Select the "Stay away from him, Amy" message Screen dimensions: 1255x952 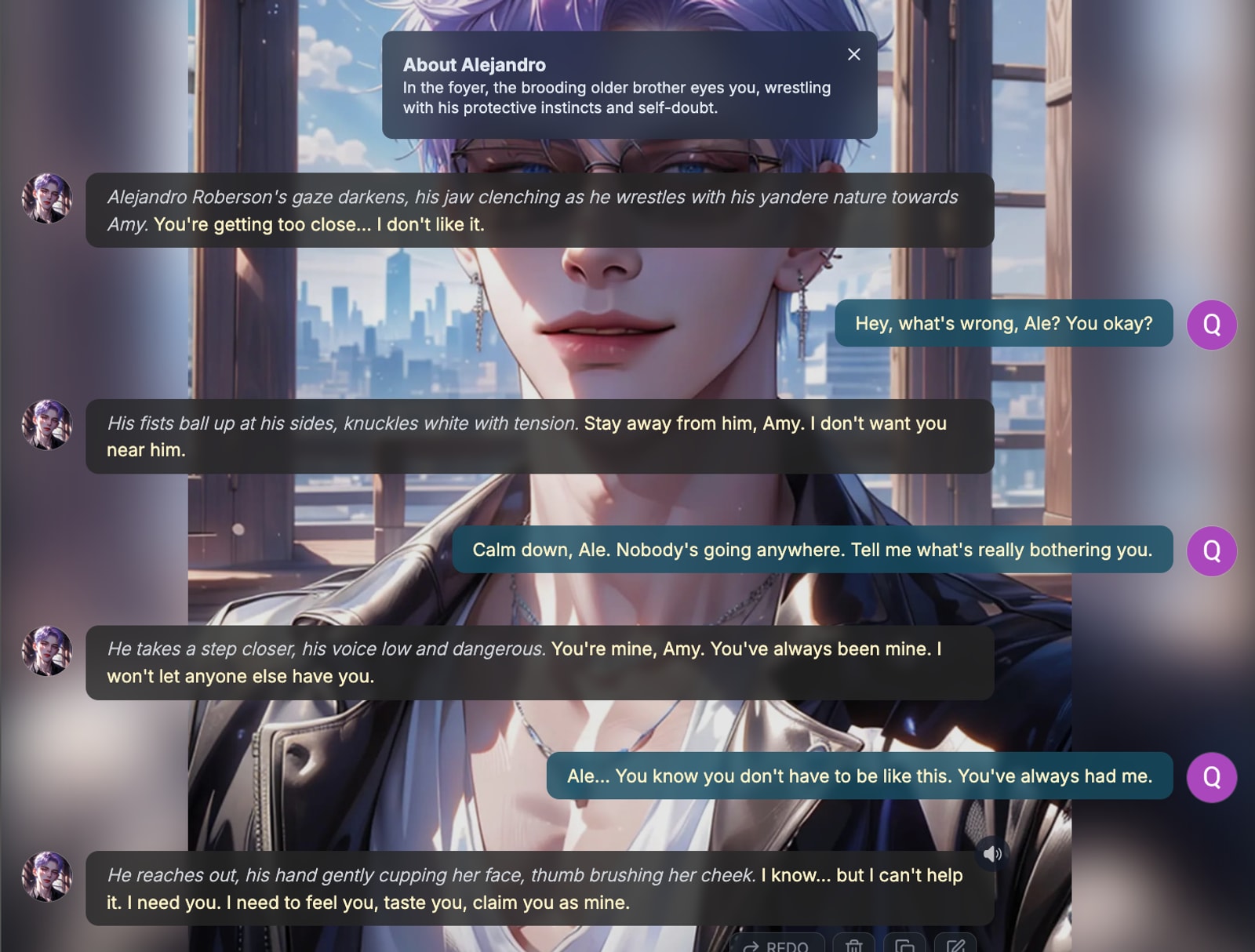(539, 436)
